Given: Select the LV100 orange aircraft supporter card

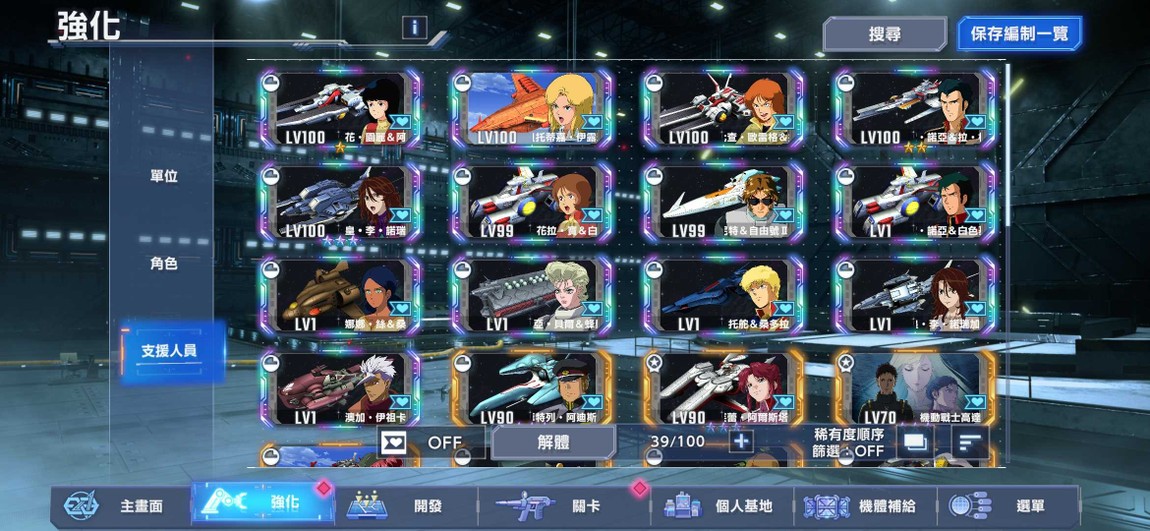Looking at the screenshot, I should click(531, 109).
